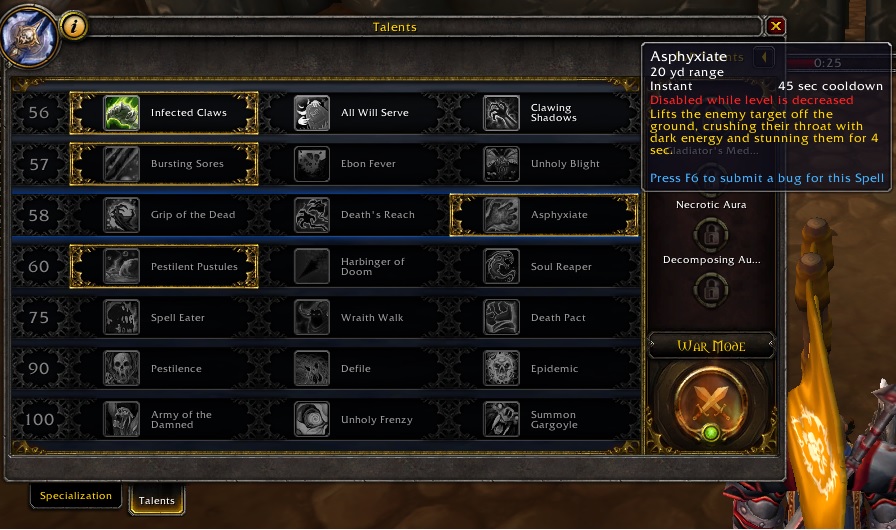Viewport: 896px width, 530px height.
Task: Select the Bursting Sores talent
Action: pyautogui.click(x=164, y=164)
